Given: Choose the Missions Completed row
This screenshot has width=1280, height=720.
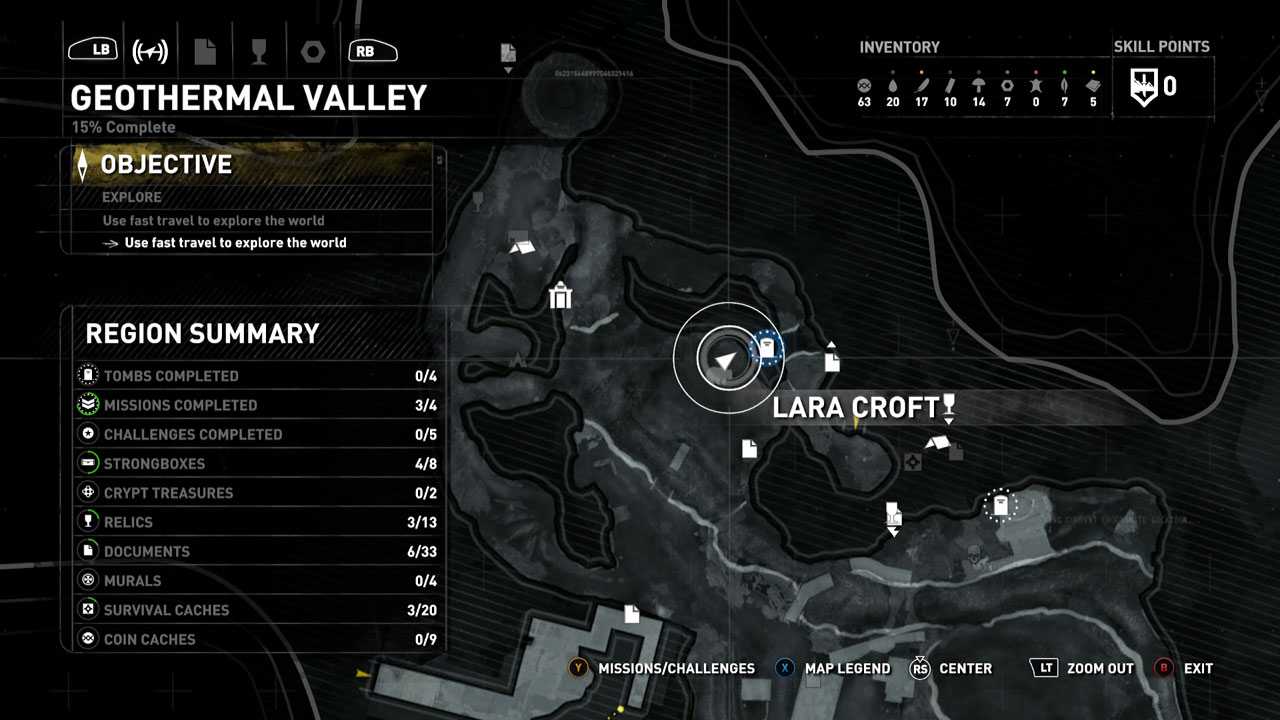Looking at the screenshot, I should [x=258, y=405].
